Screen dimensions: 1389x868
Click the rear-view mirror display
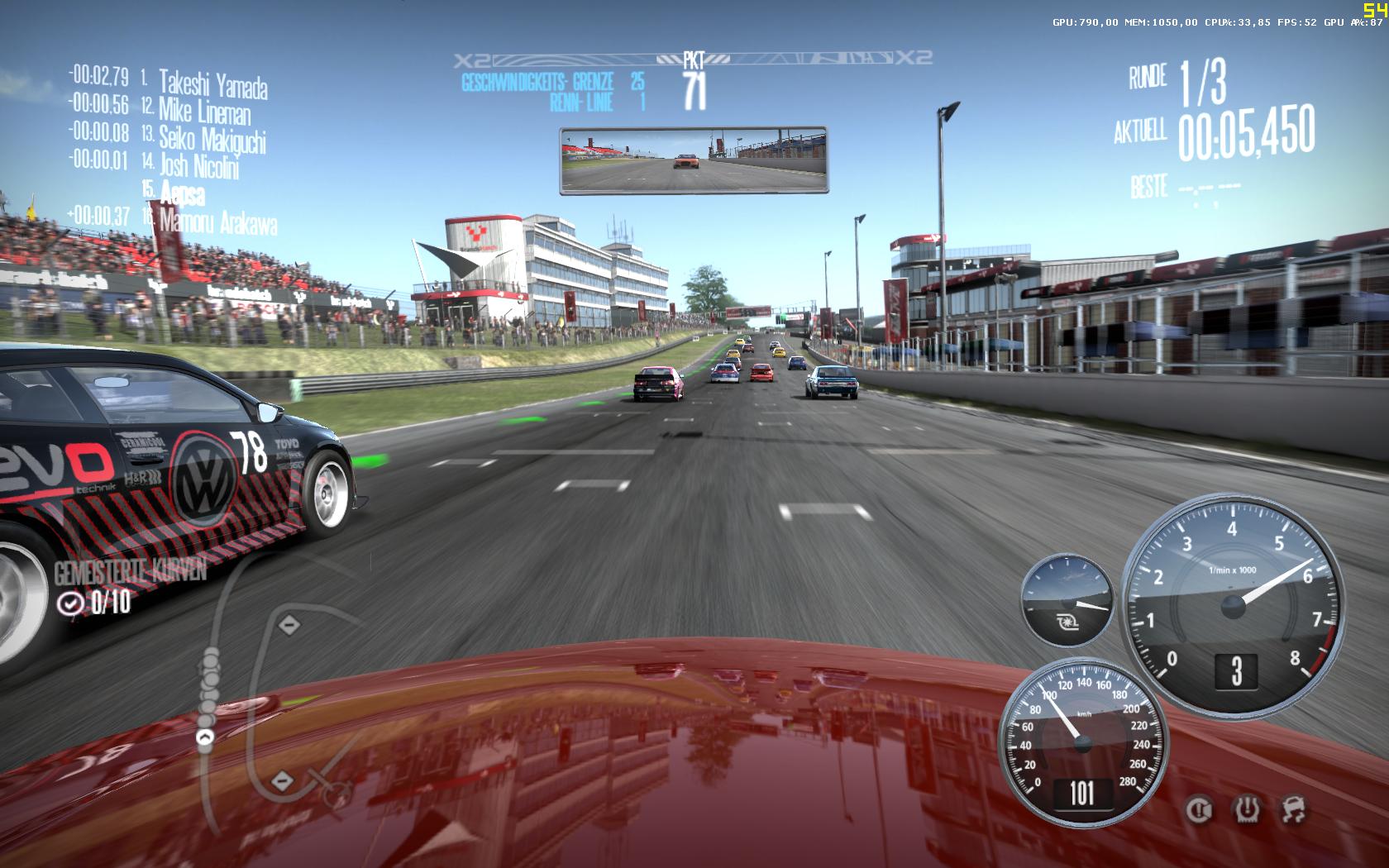pyautogui.click(x=694, y=160)
